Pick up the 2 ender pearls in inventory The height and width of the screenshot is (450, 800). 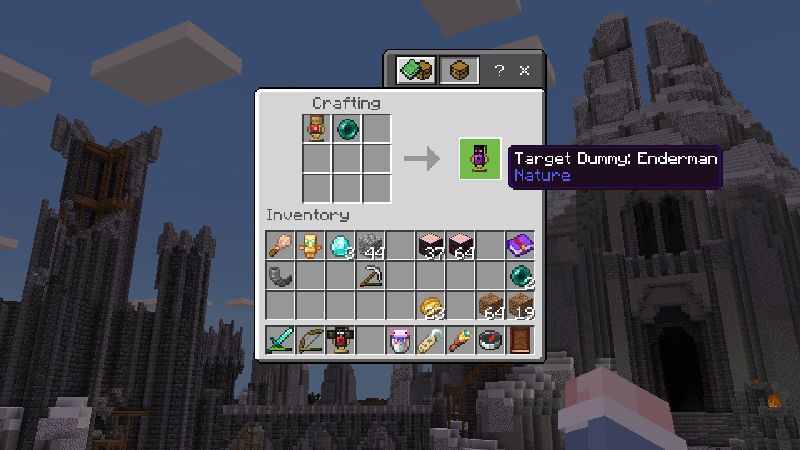point(520,275)
